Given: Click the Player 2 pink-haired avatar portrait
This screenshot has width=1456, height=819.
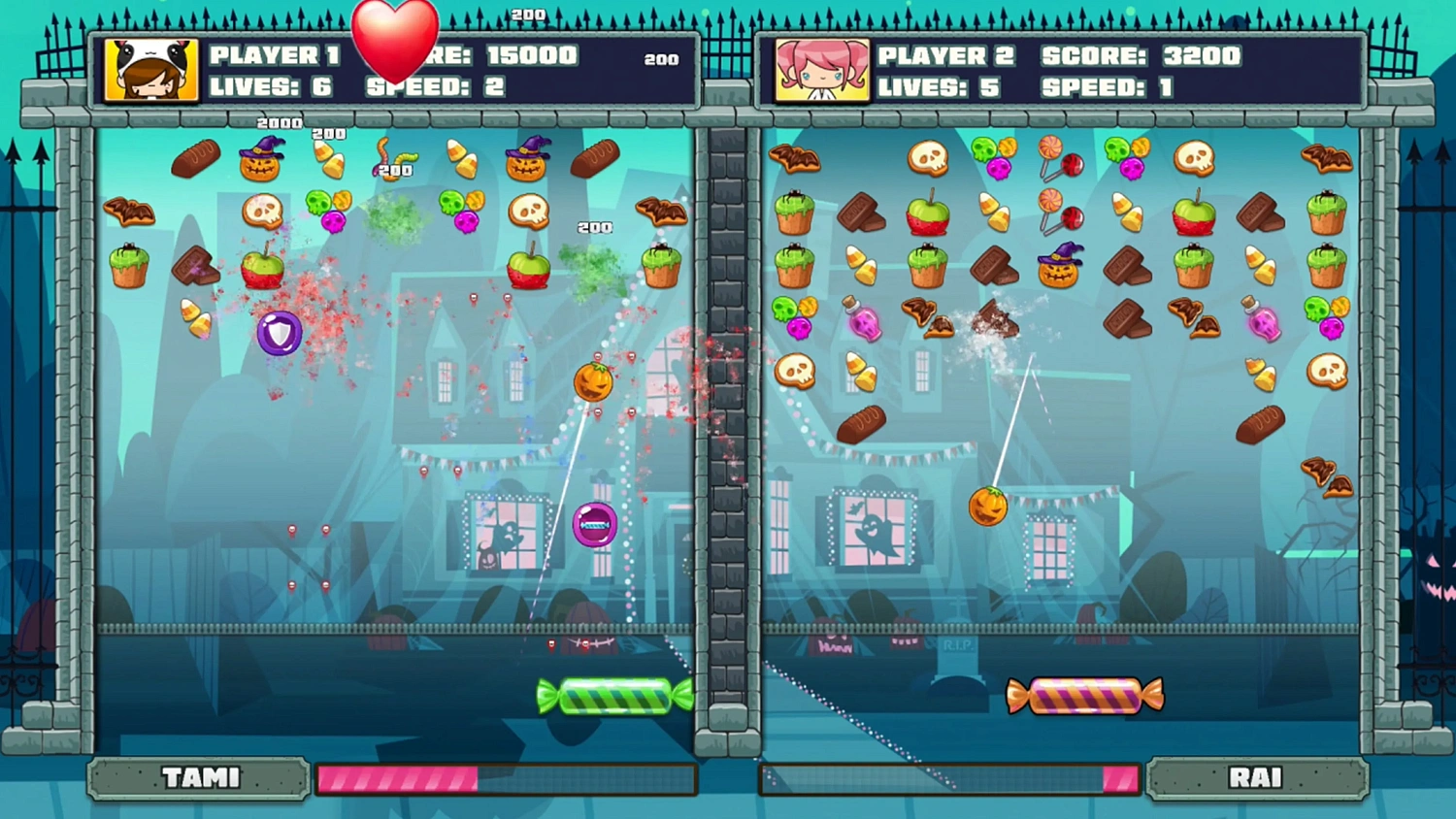Looking at the screenshot, I should click(x=820, y=69).
